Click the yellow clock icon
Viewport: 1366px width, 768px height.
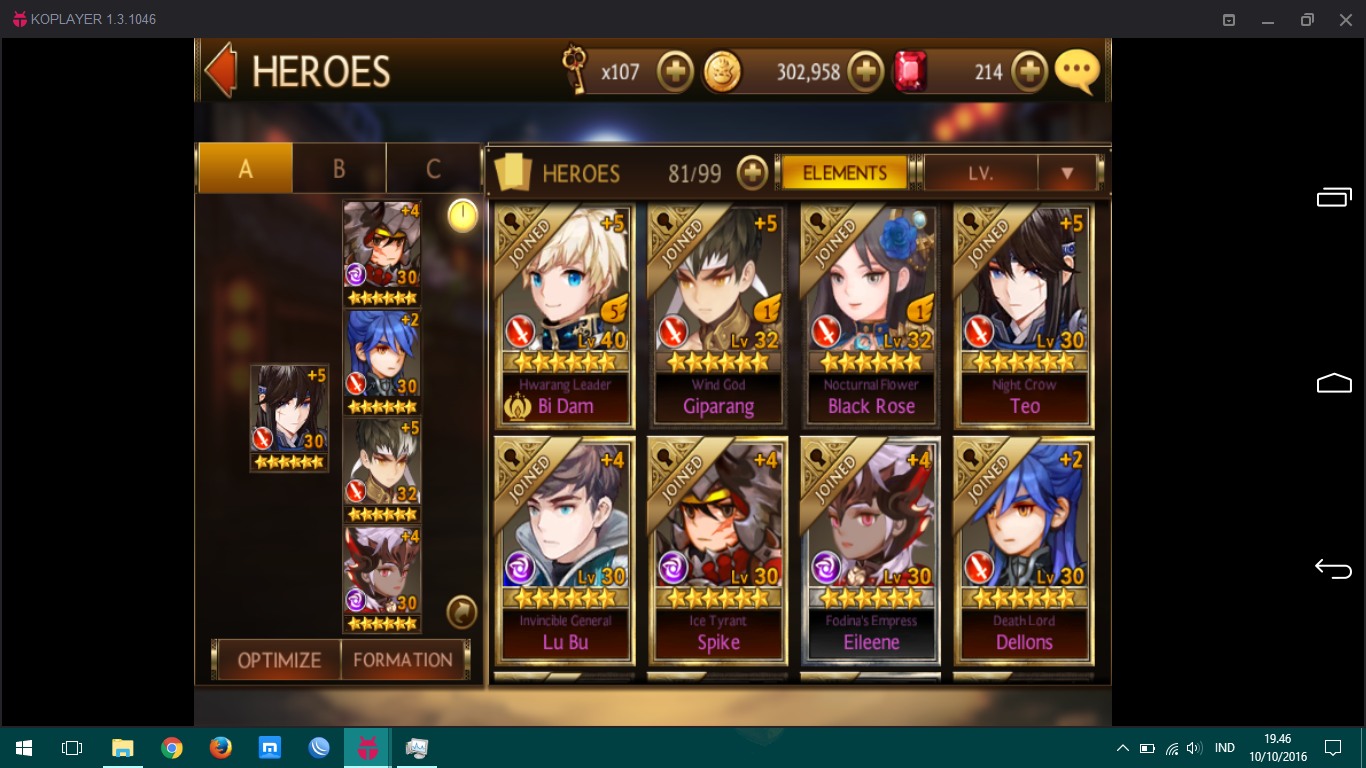pyautogui.click(x=462, y=215)
